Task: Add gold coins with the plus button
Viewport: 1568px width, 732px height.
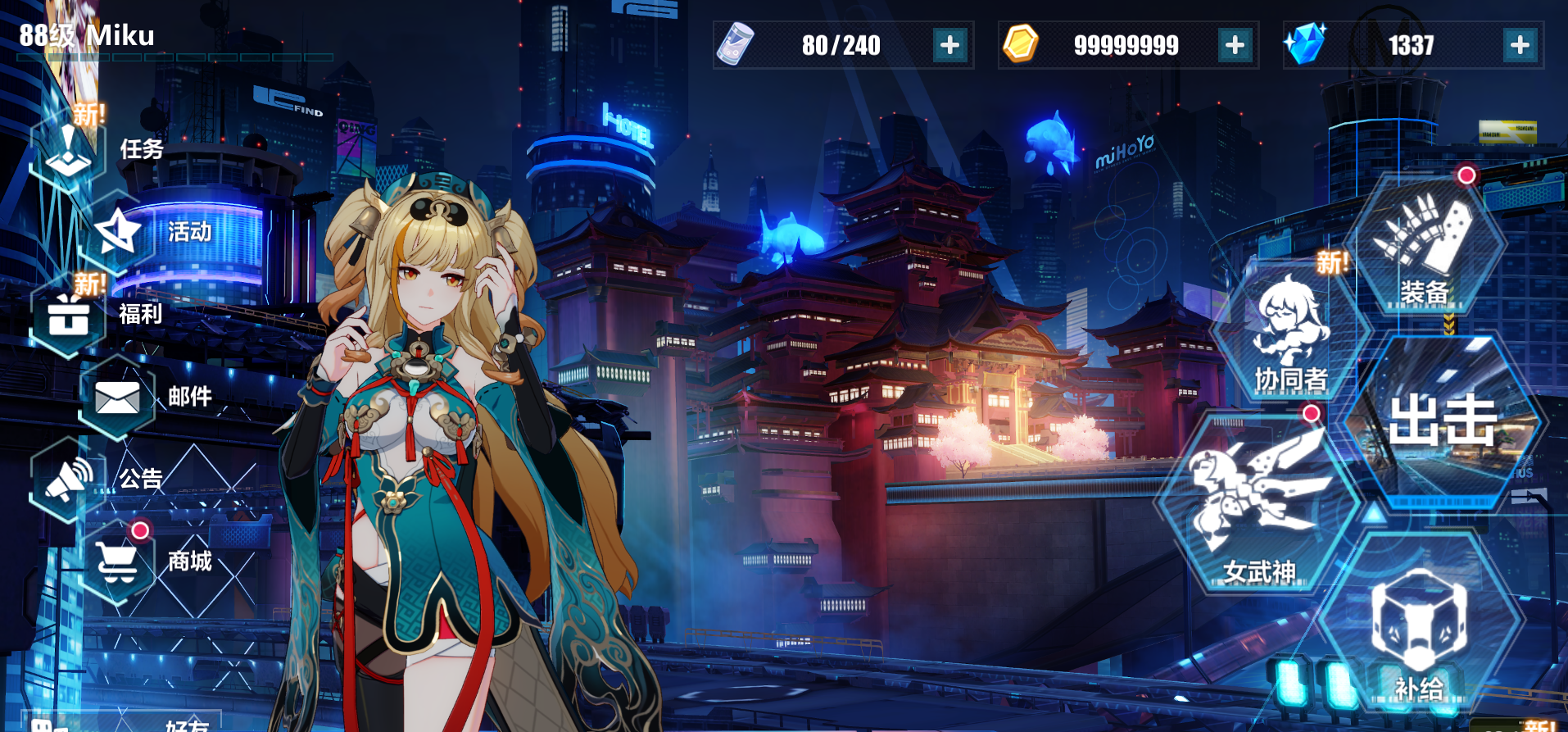Action: pyautogui.click(x=1235, y=45)
